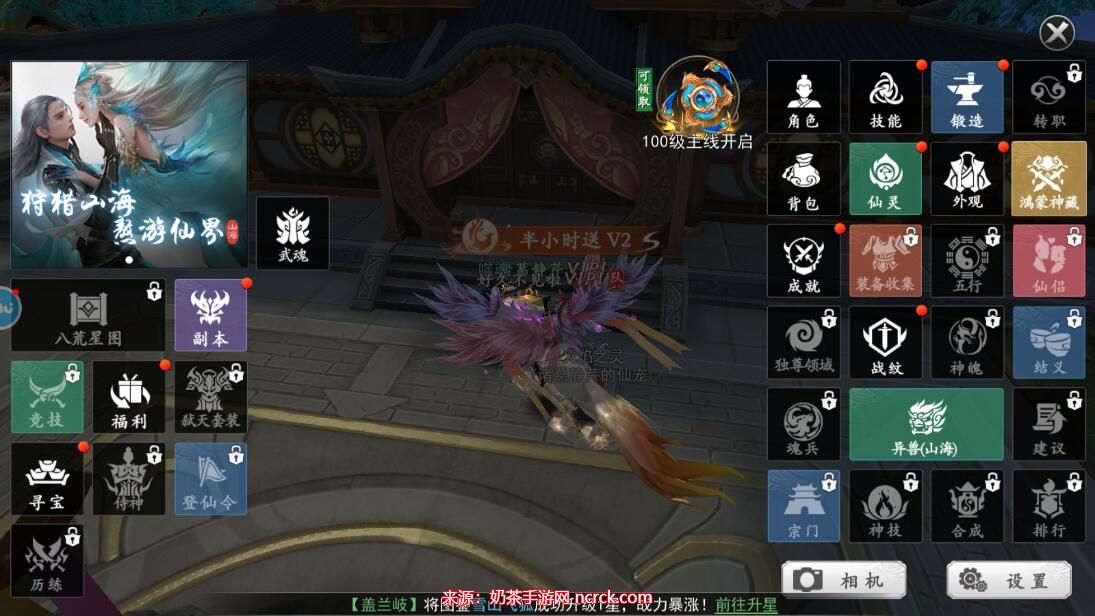Click the 相机 camera button

pos(842,580)
